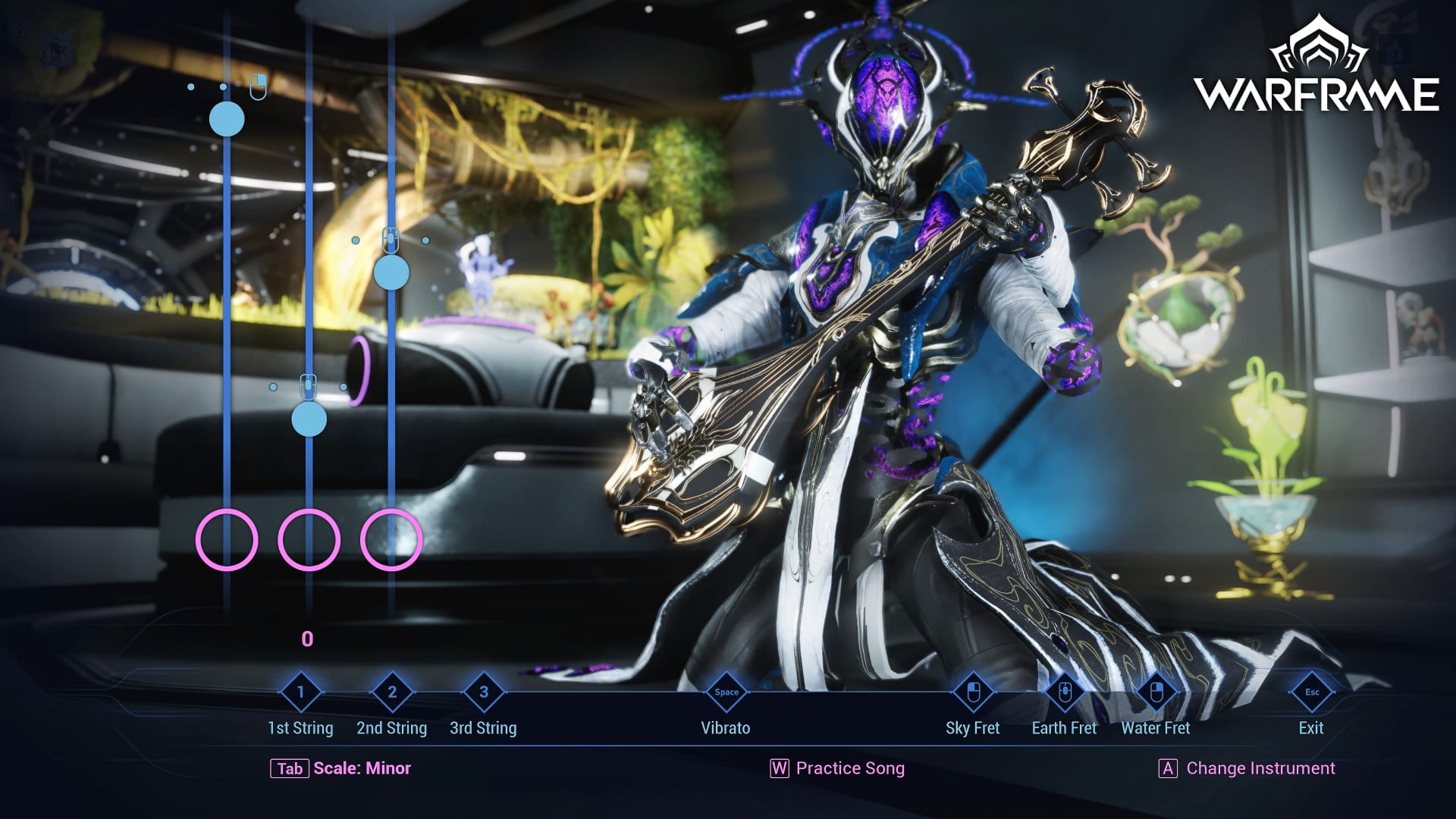The image size is (1456, 819).
Task: Select Change Instrument
Action: 1247,768
